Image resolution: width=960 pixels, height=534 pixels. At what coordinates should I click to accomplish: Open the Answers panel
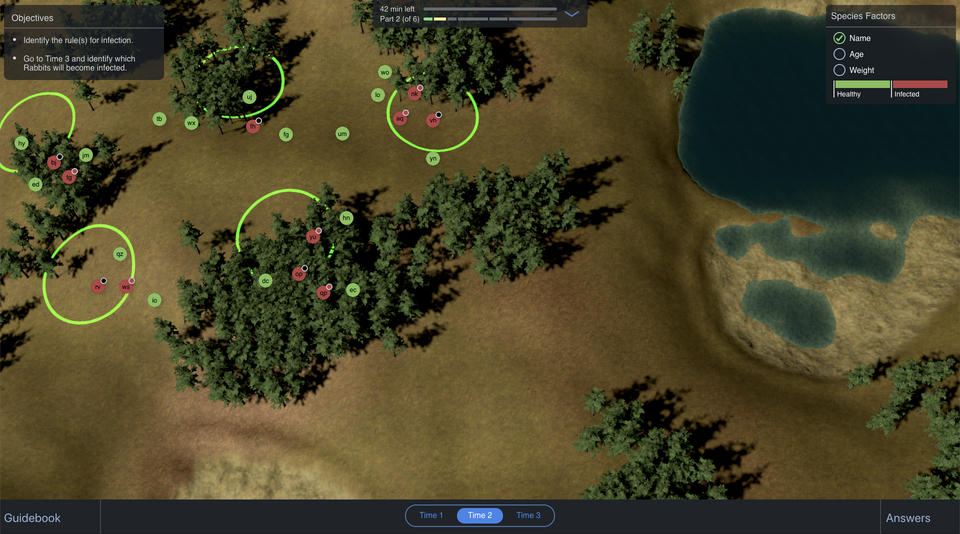pyautogui.click(x=908, y=517)
